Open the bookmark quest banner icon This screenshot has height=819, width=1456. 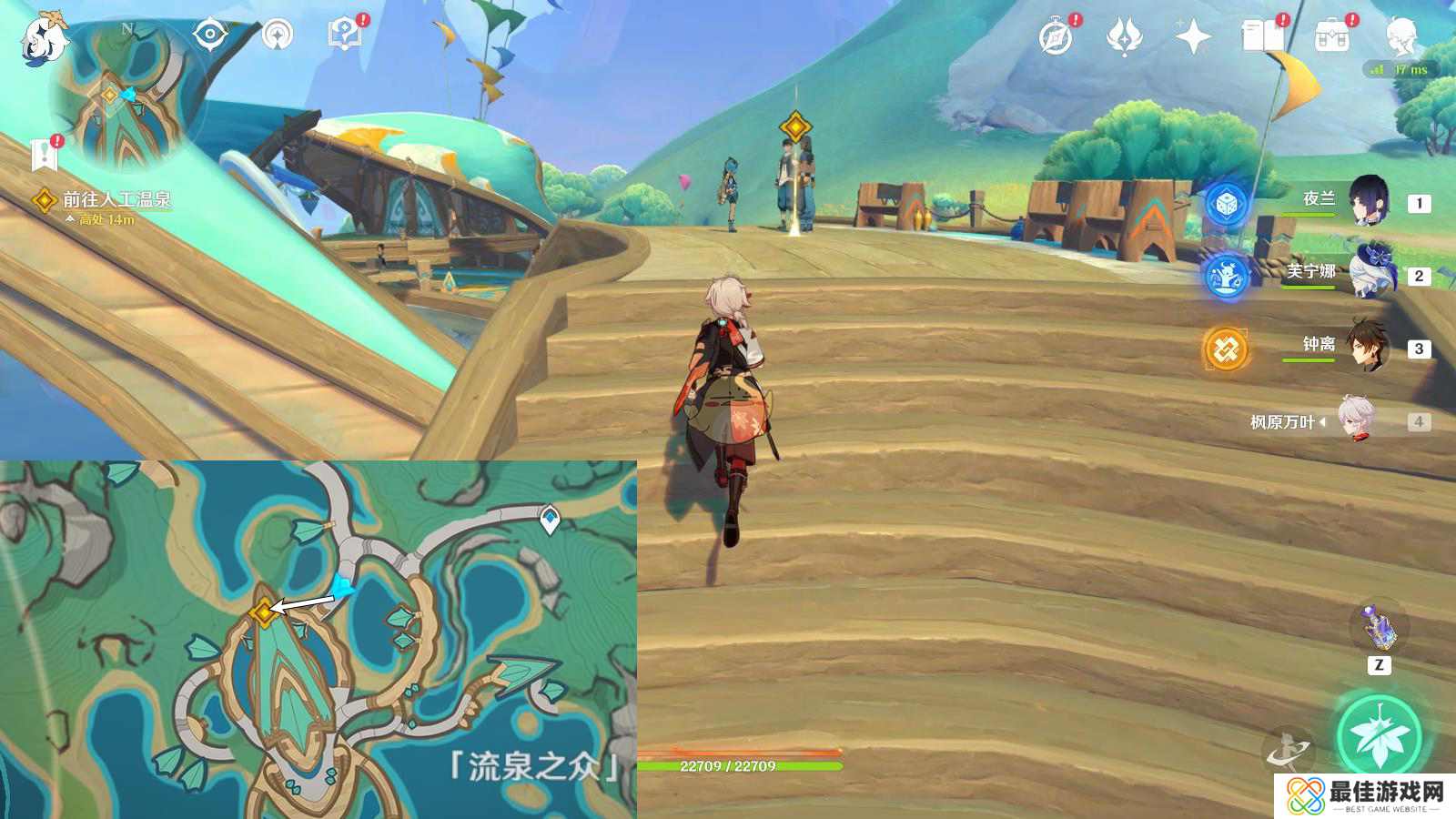pos(44,154)
